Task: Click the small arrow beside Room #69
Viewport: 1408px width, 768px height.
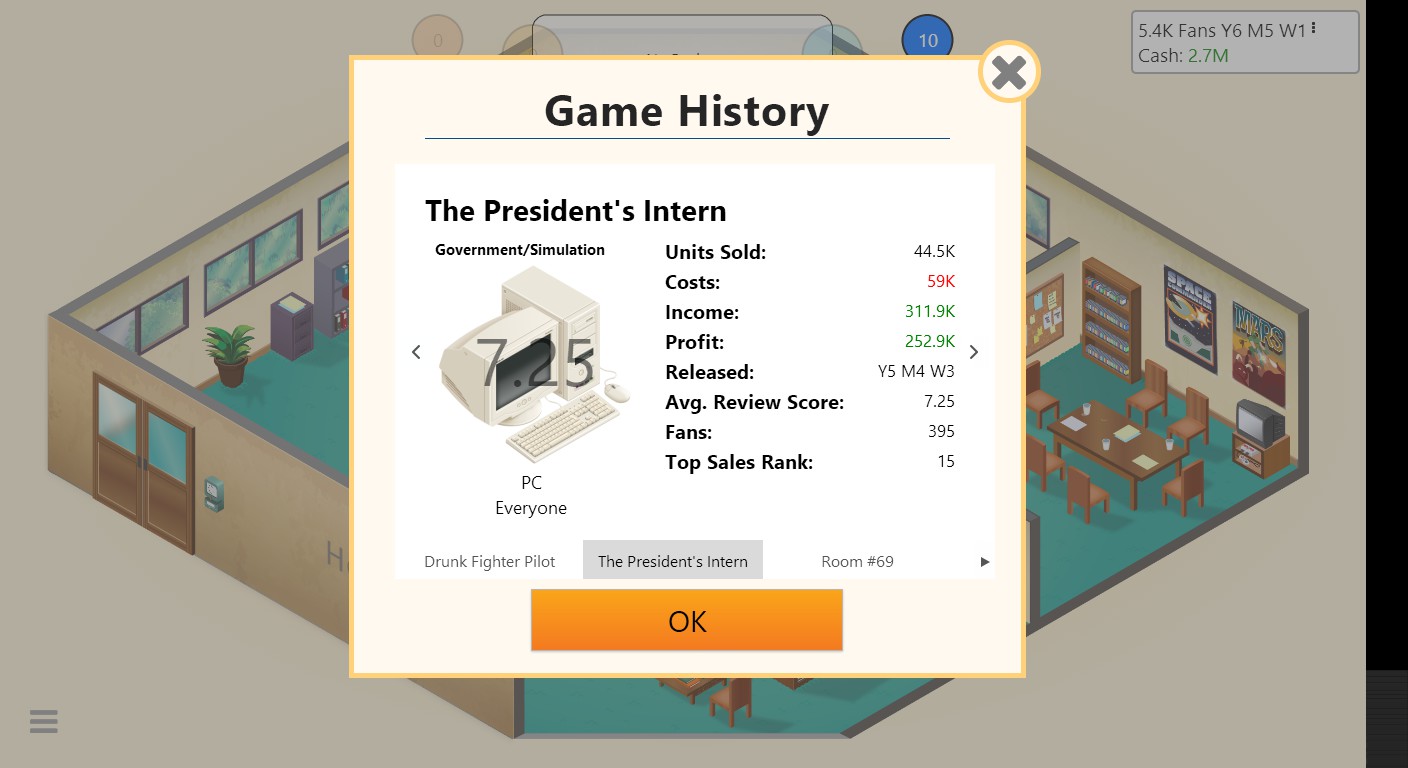Action: [x=985, y=561]
